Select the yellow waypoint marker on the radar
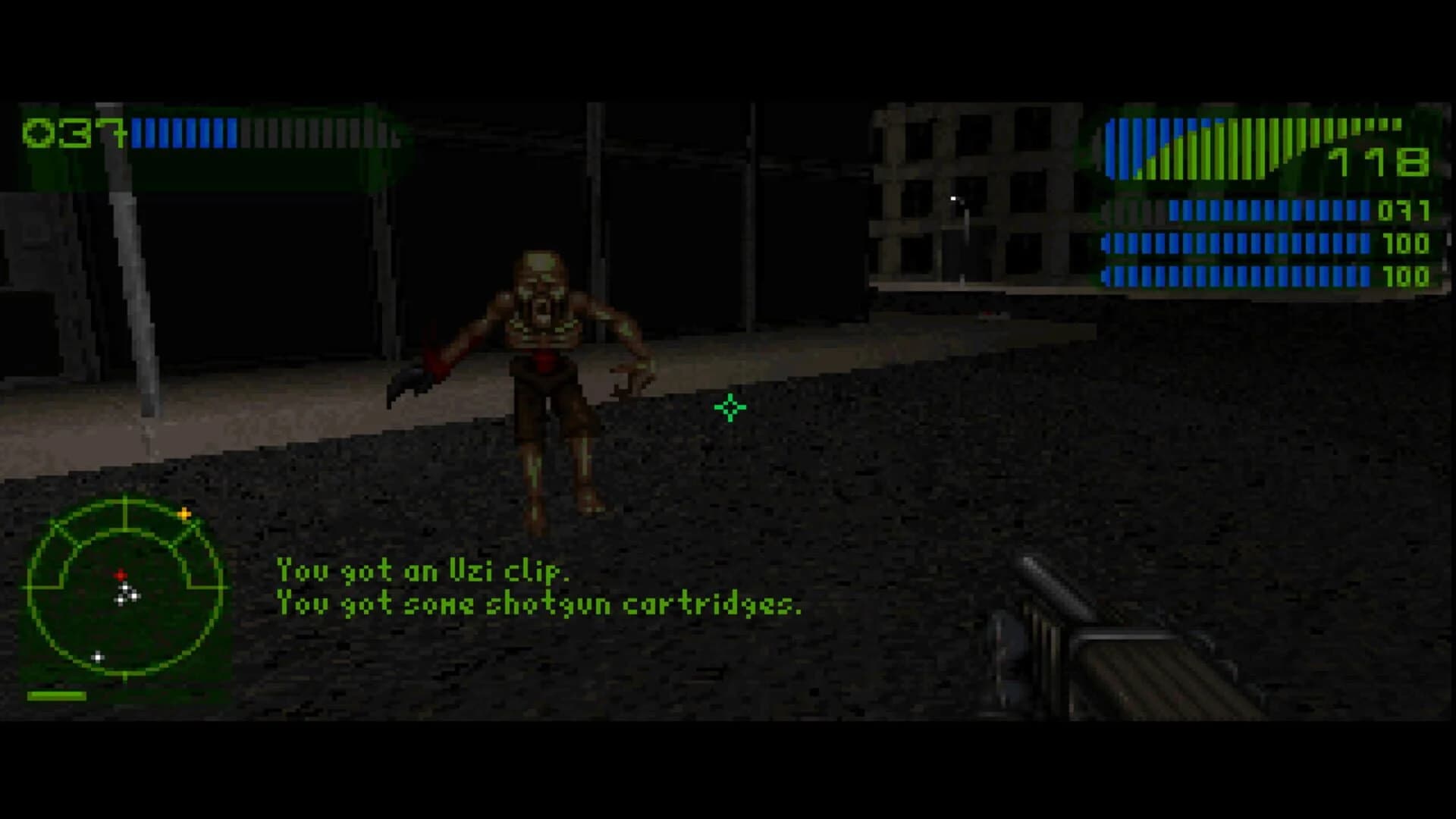The height and width of the screenshot is (819, 1456). (184, 513)
